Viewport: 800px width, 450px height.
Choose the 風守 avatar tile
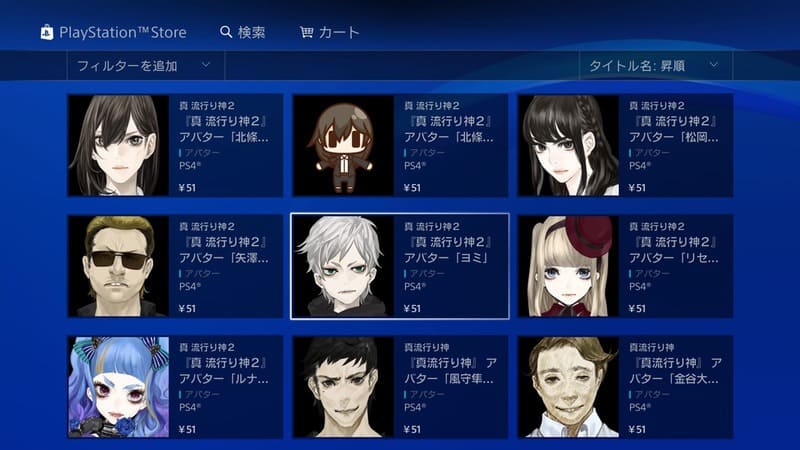click(399, 386)
